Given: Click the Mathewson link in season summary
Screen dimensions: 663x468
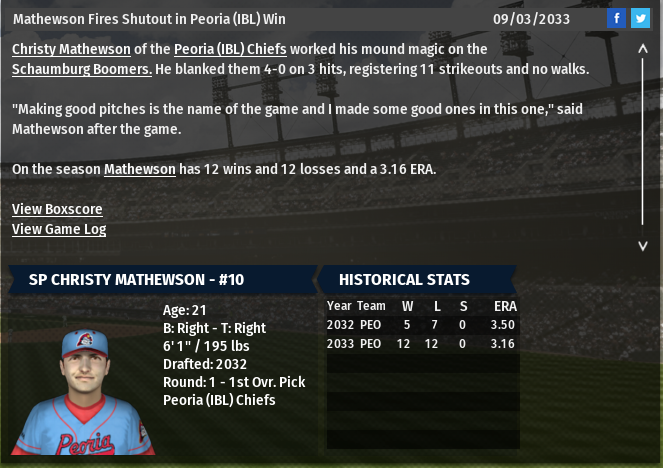Looking at the screenshot, I should tap(139, 169).
